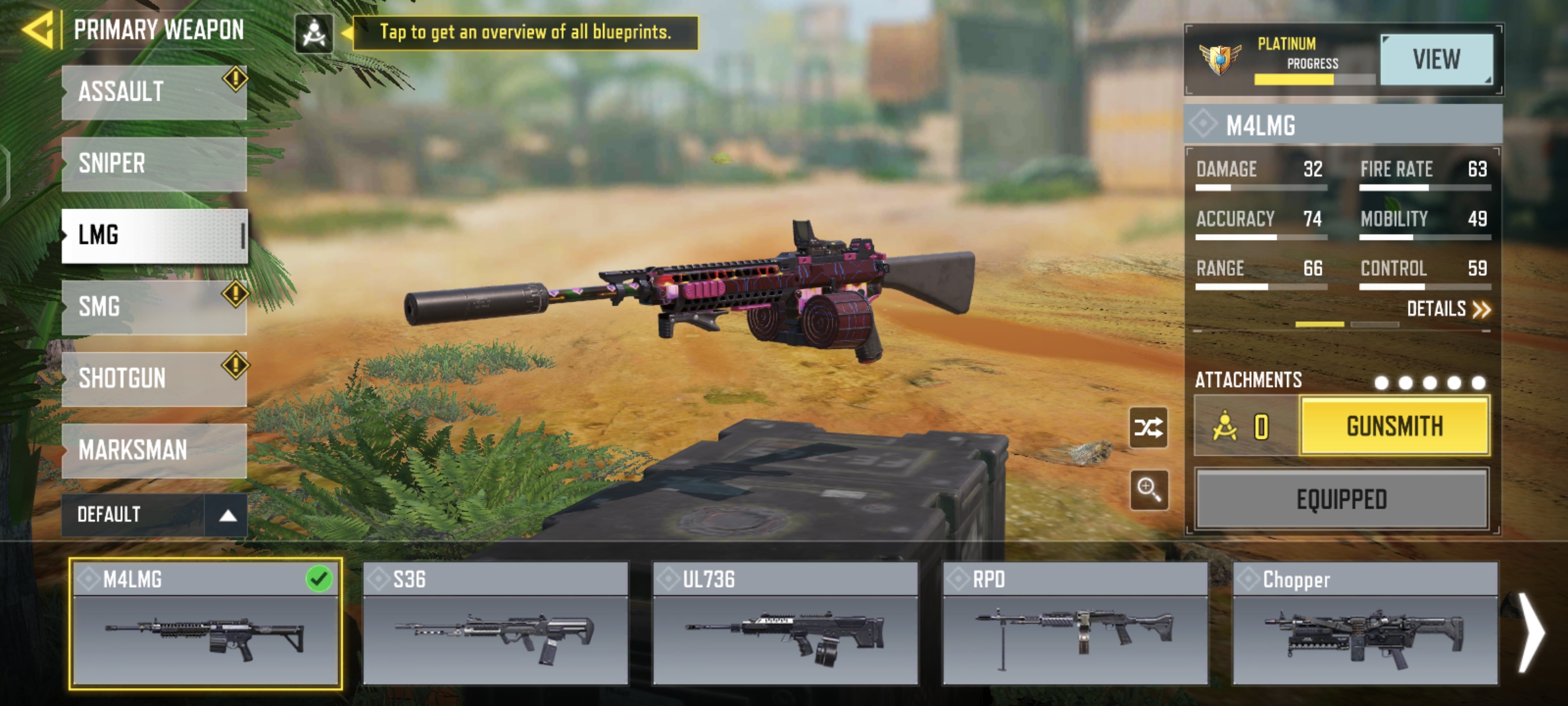The height and width of the screenshot is (706, 1568).
Task: Pick the RPD weapon card
Action: coord(1075,624)
